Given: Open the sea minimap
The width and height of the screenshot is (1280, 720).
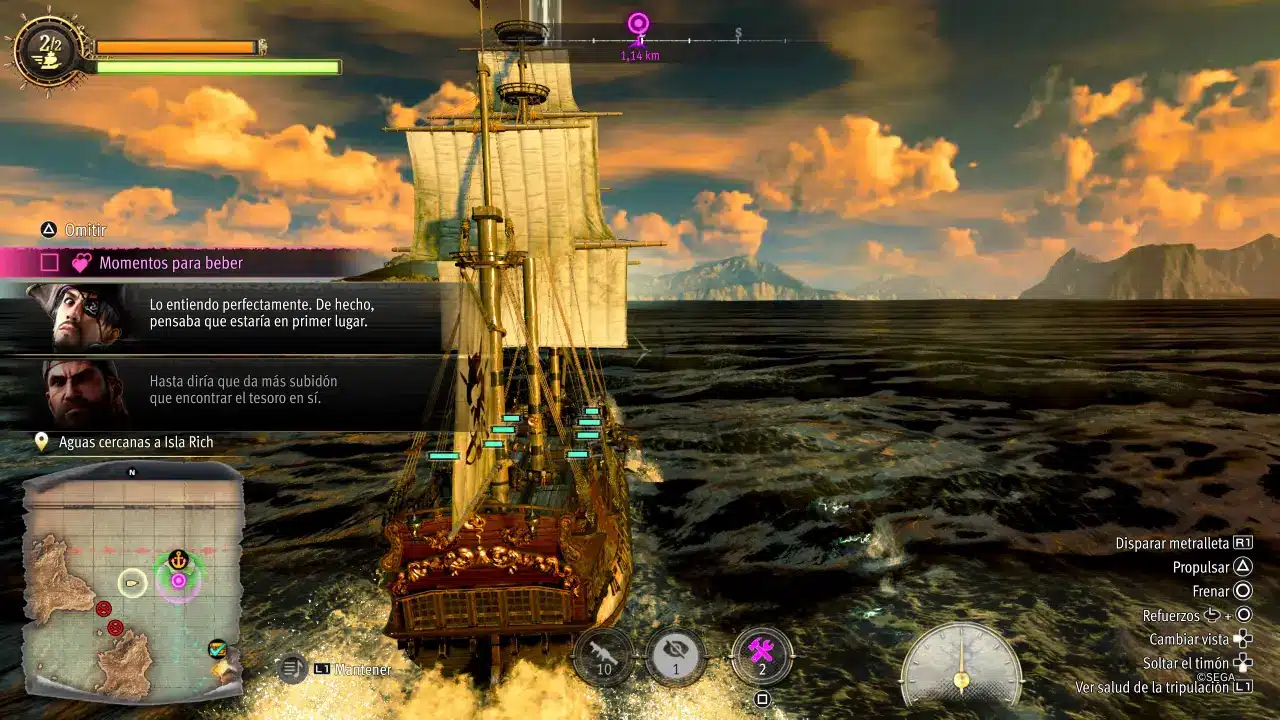Looking at the screenshot, I should [x=133, y=582].
